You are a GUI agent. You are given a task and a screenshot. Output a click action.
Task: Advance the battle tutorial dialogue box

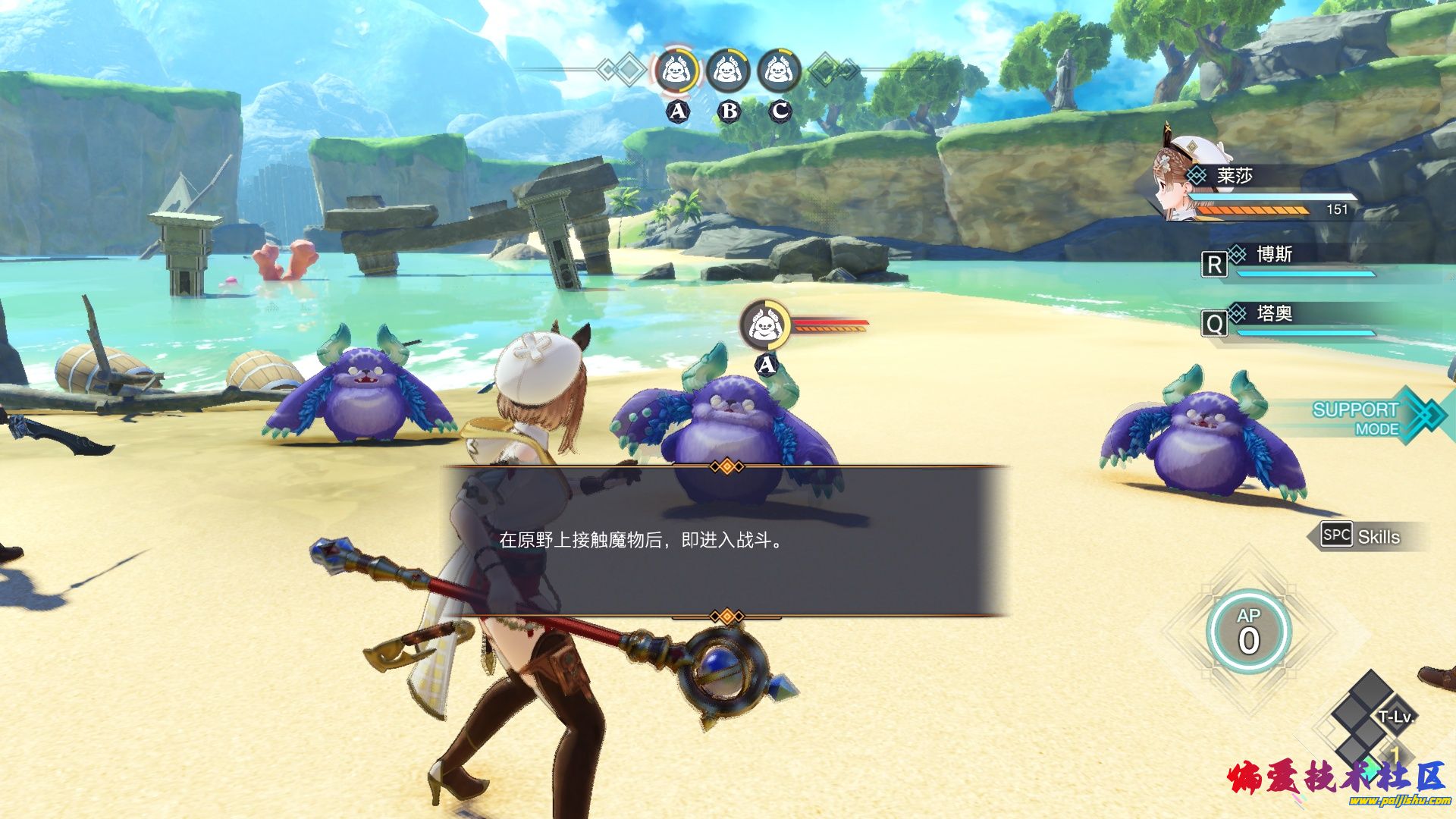tap(726, 541)
